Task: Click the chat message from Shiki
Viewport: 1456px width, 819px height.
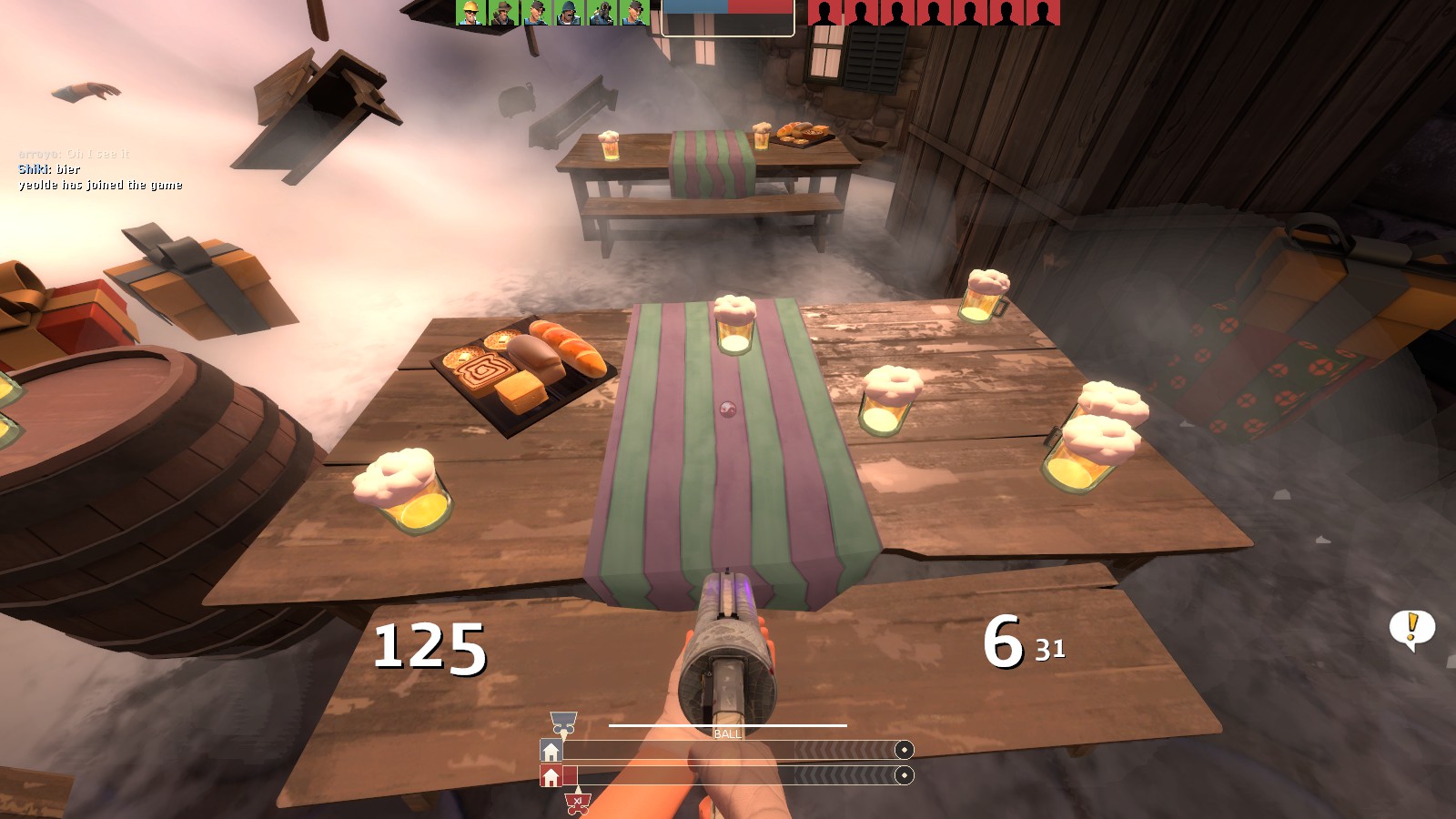Action: click(49, 169)
